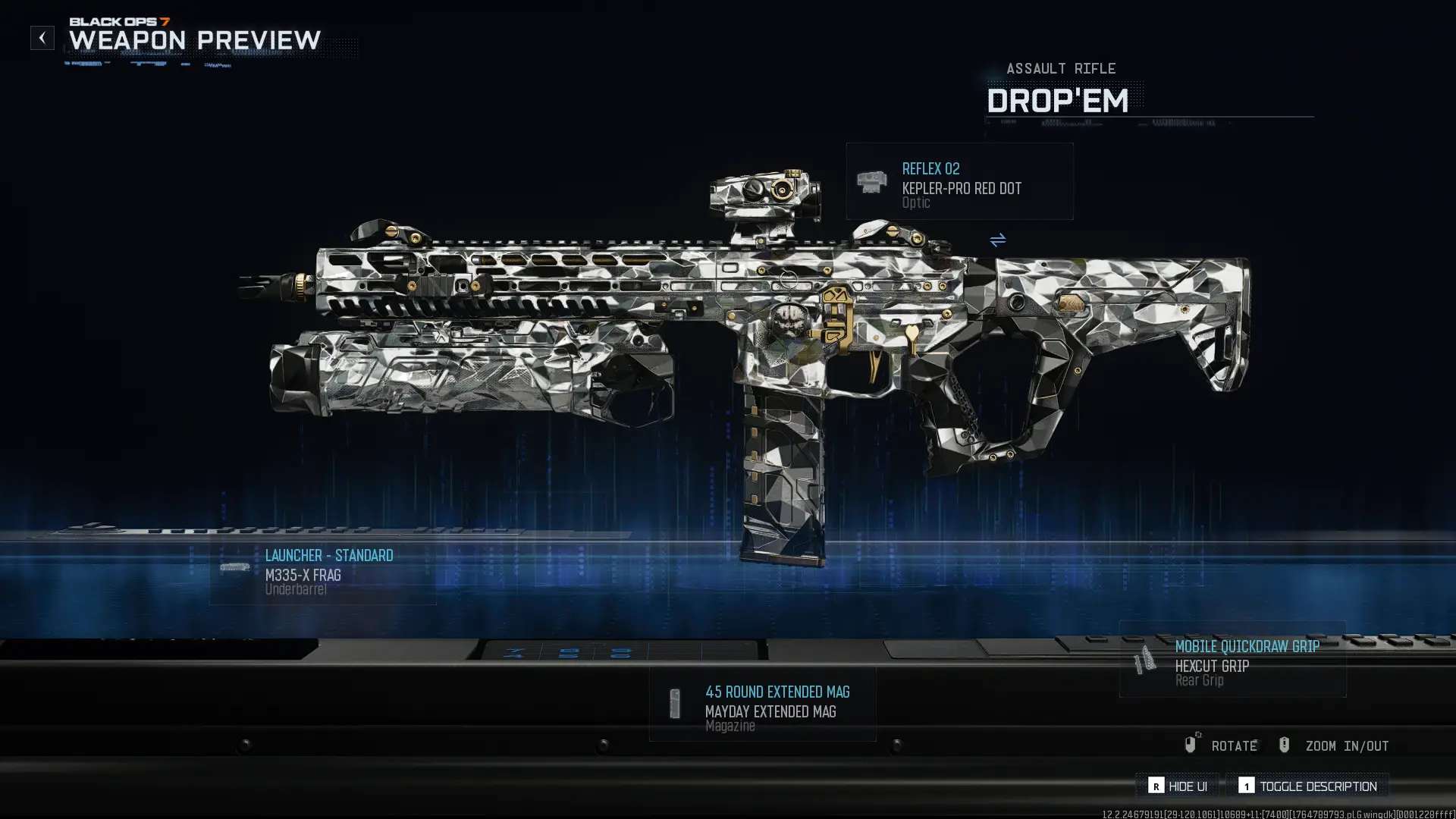Image resolution: width=1456 pixels, height=819 pixels.
Task: Select the Mobile Quickdraw Grip panel
Action: (1231, 661)
